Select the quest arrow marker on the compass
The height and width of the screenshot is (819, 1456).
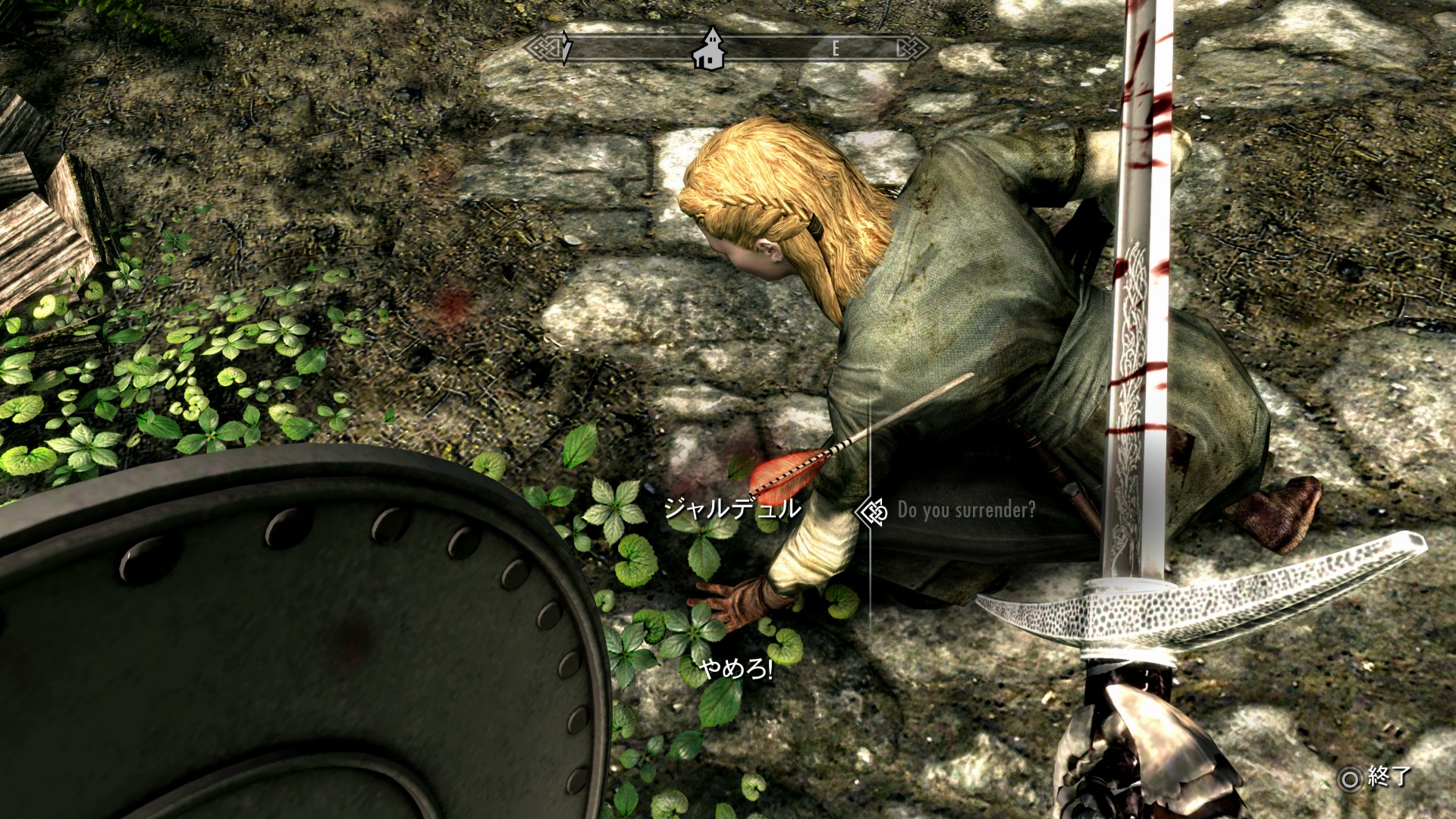(566, 48)
